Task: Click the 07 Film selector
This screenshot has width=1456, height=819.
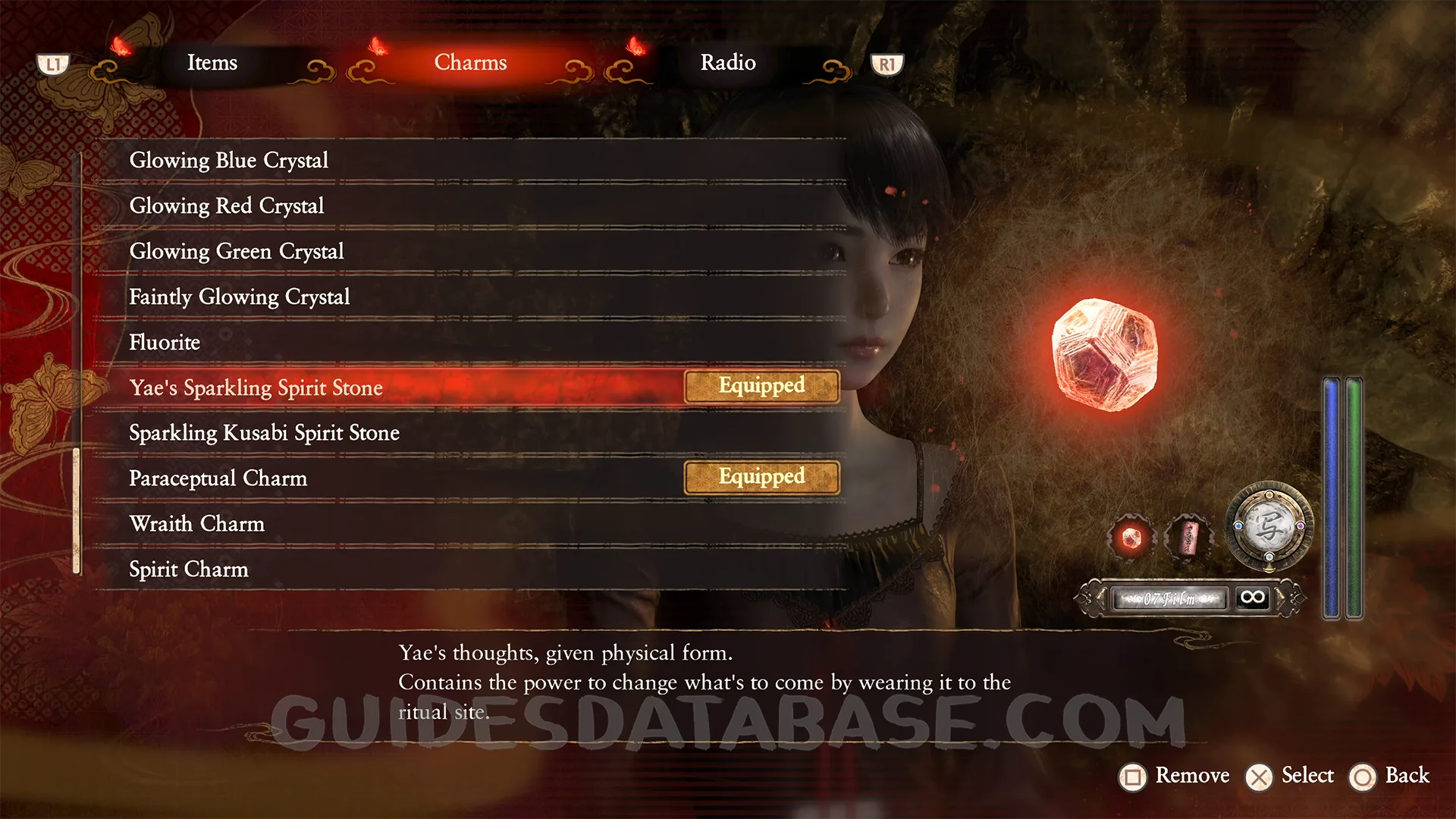Action: [x=1170, y=598]
